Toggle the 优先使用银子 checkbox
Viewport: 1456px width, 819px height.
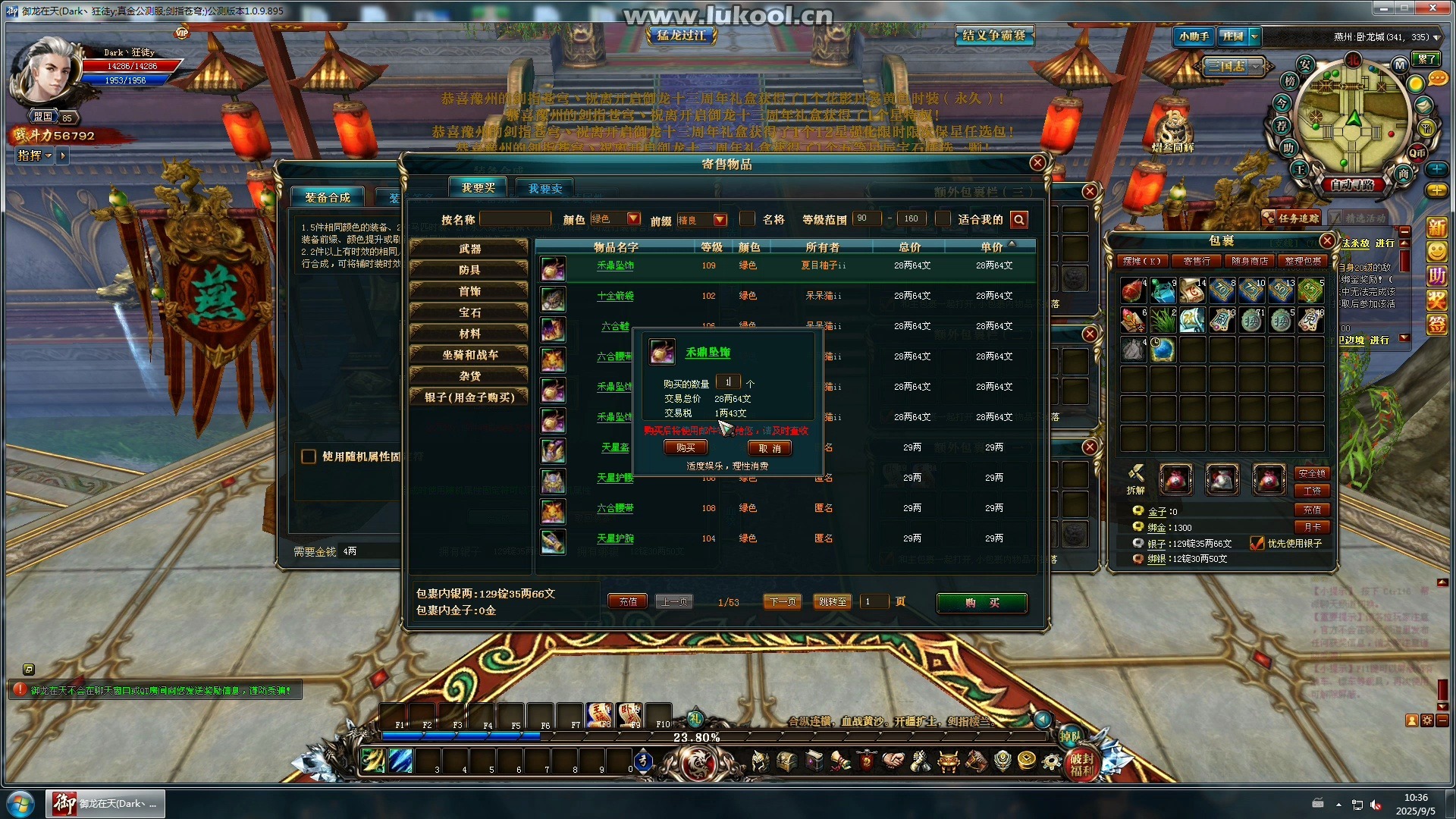click(1257, 543)
